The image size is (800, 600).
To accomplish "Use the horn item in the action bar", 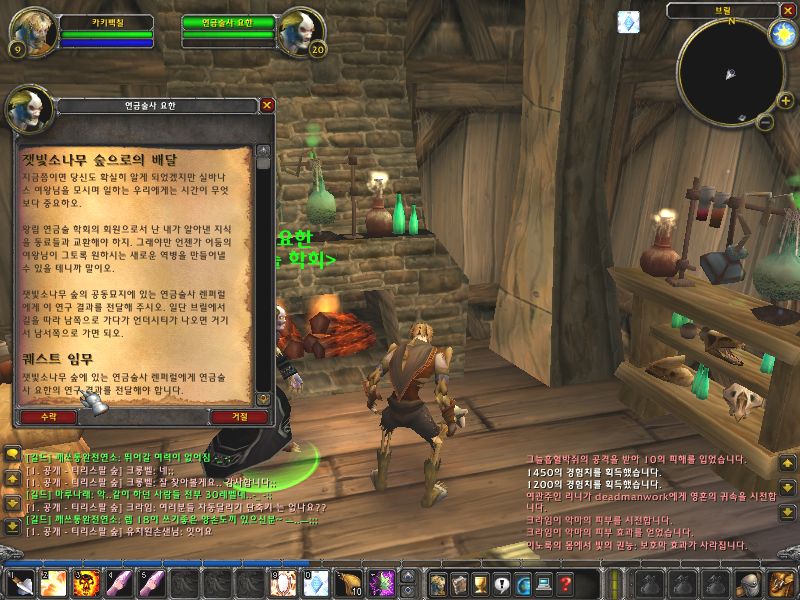I will pos(348,582).
